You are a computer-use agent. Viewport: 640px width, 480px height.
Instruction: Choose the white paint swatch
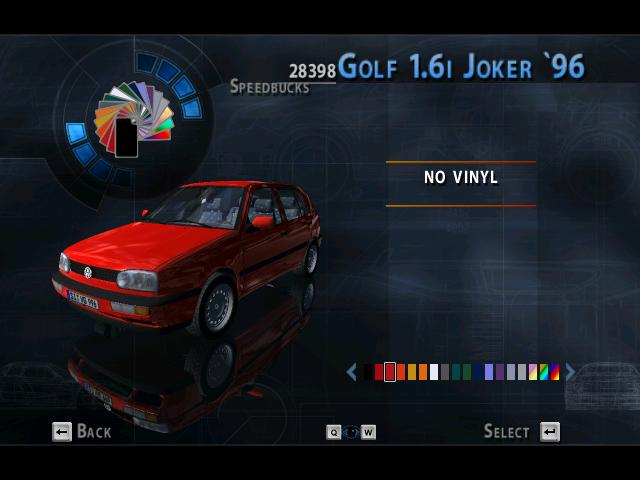click(434, 372)
